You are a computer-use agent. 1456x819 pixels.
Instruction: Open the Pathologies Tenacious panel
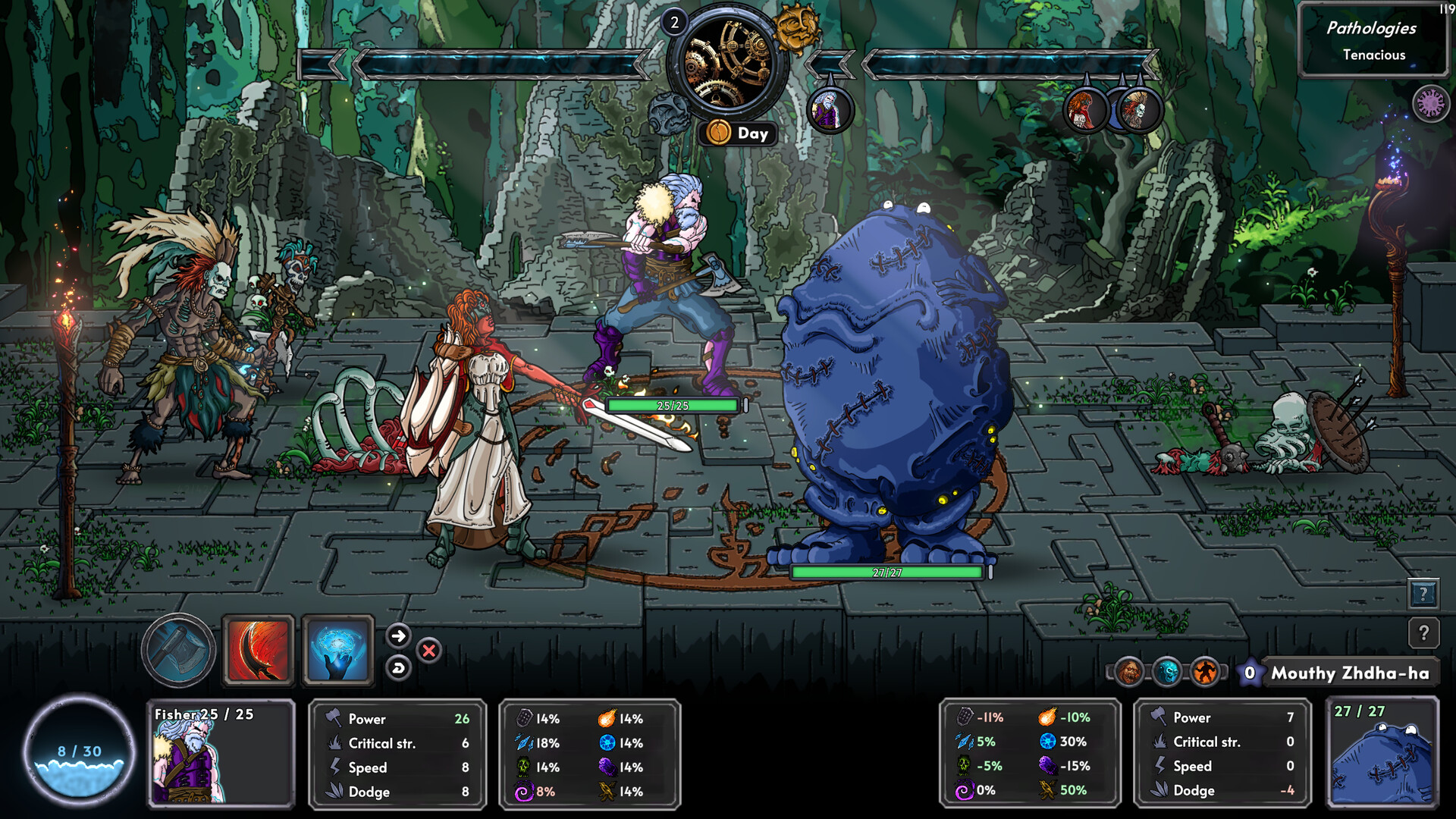pyautogui.click(x=1374, y=39)
